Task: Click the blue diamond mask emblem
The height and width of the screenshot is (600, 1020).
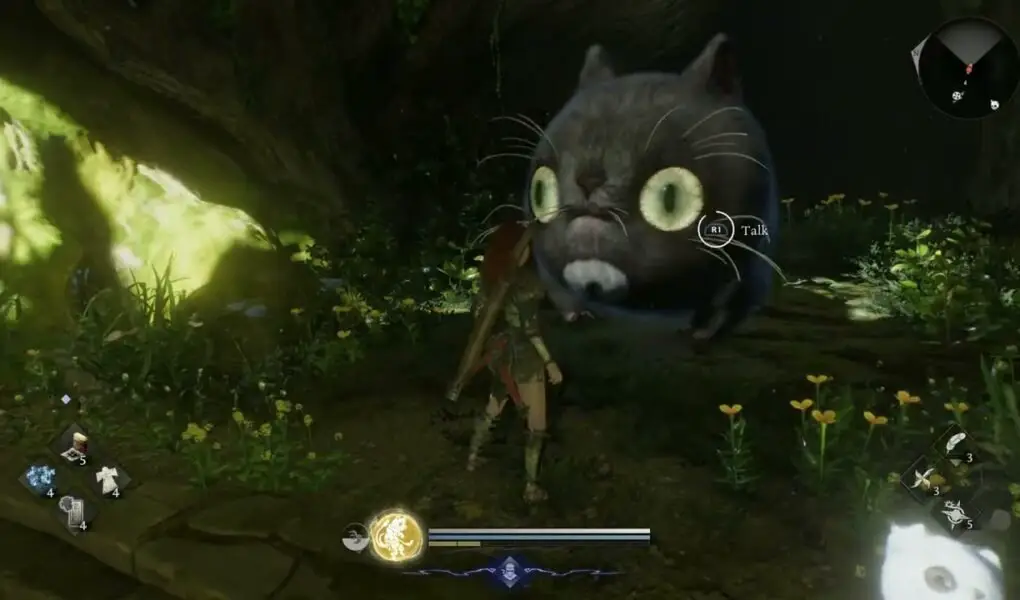Action: pos(511,572)
